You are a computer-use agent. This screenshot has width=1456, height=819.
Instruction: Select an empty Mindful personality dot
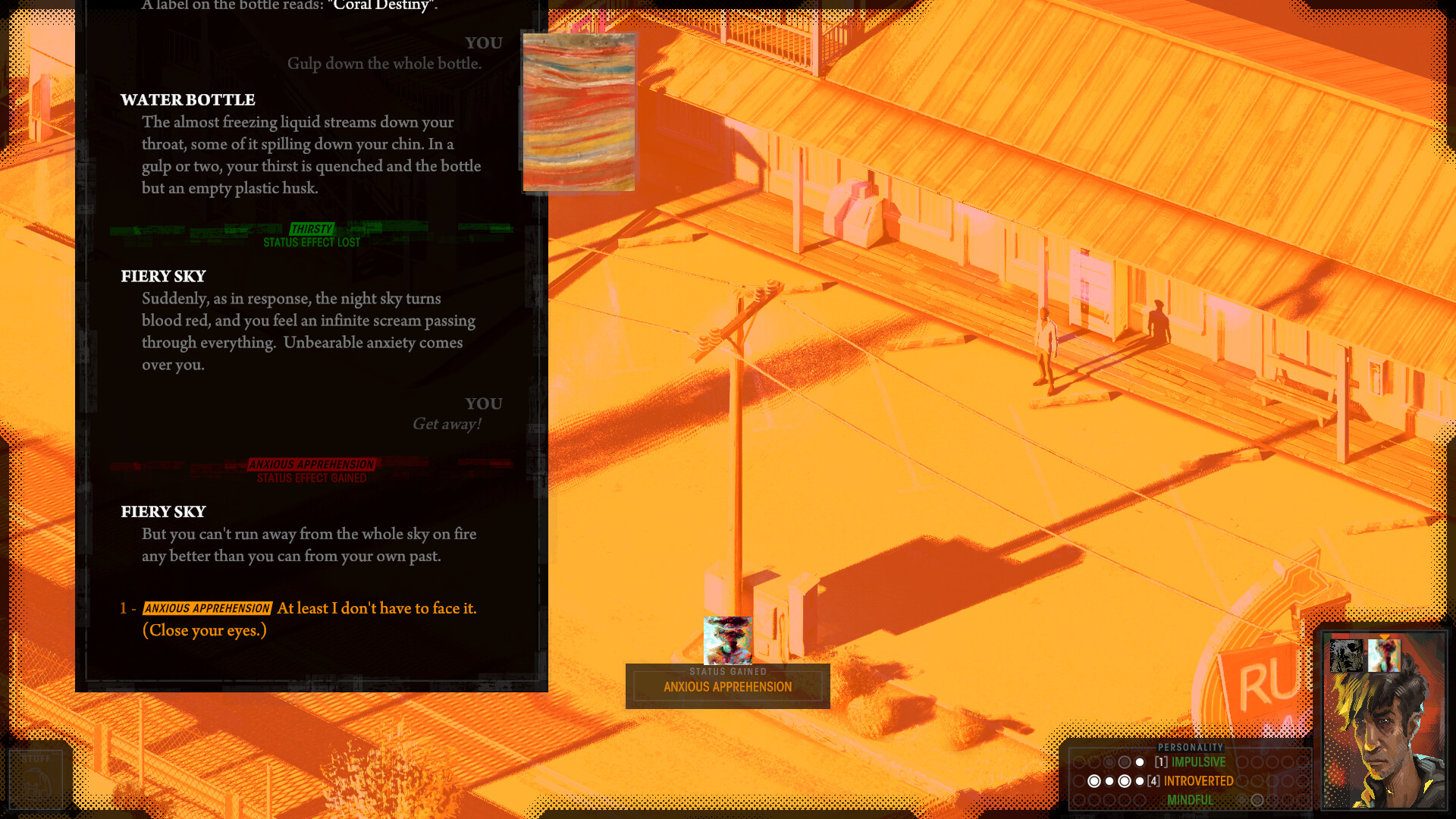click(1257, 799)
